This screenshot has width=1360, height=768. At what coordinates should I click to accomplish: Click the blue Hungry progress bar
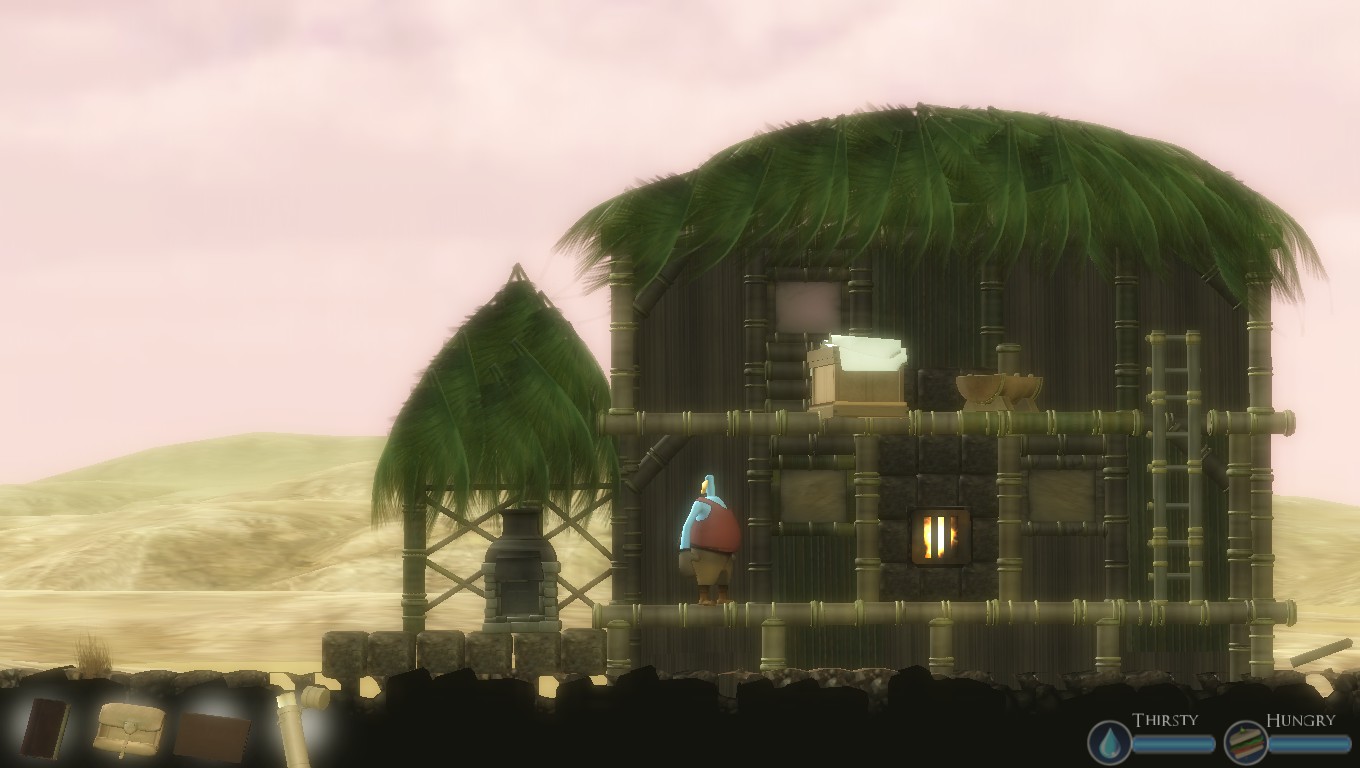point(1310,743)
